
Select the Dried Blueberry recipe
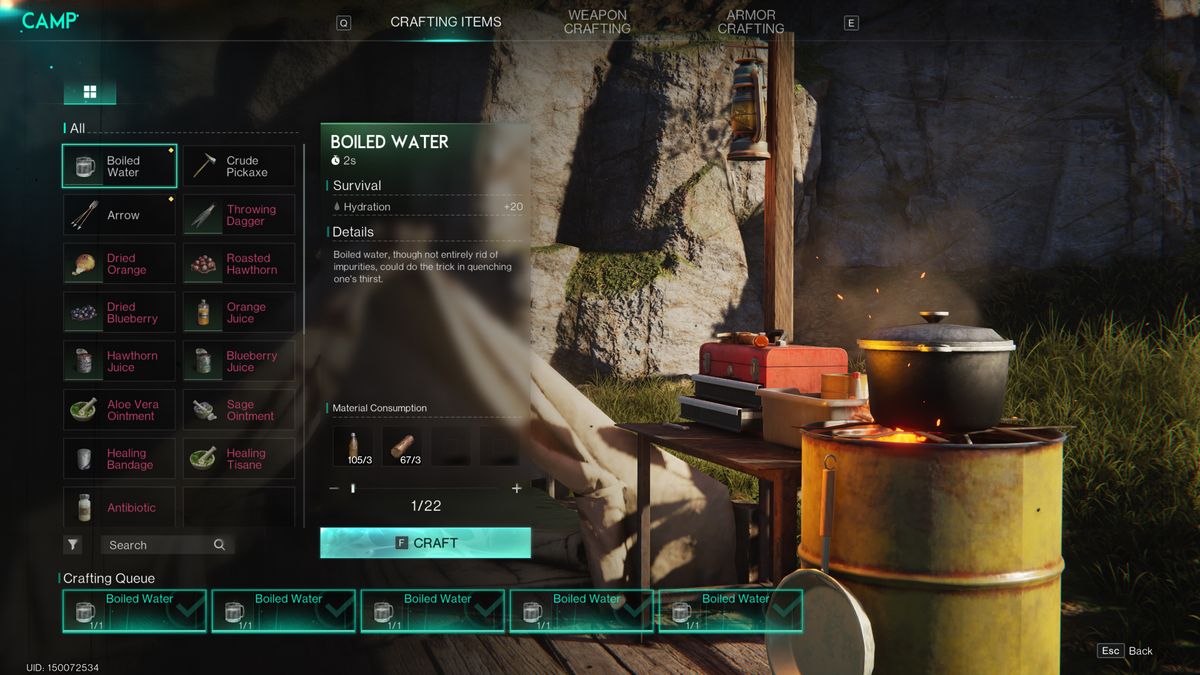[x=119, y=313]
